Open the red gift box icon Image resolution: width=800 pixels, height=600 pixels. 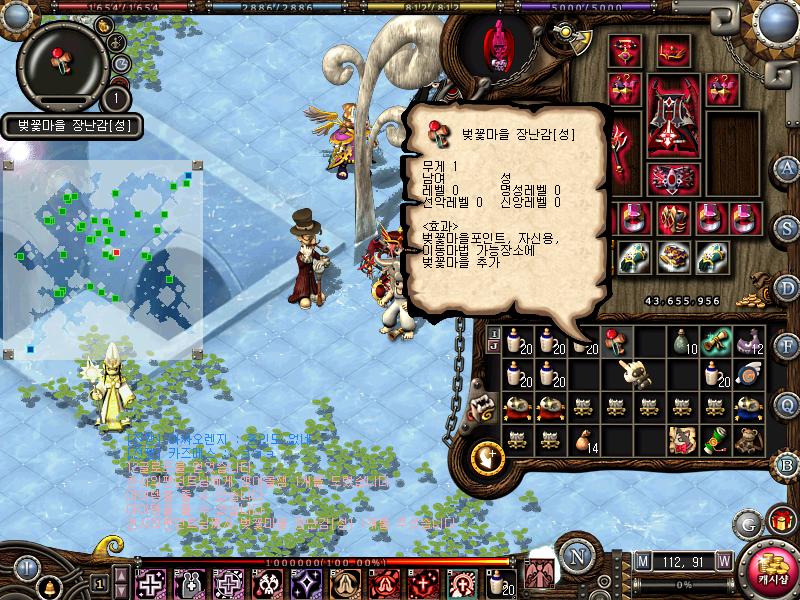pos(779,521)
